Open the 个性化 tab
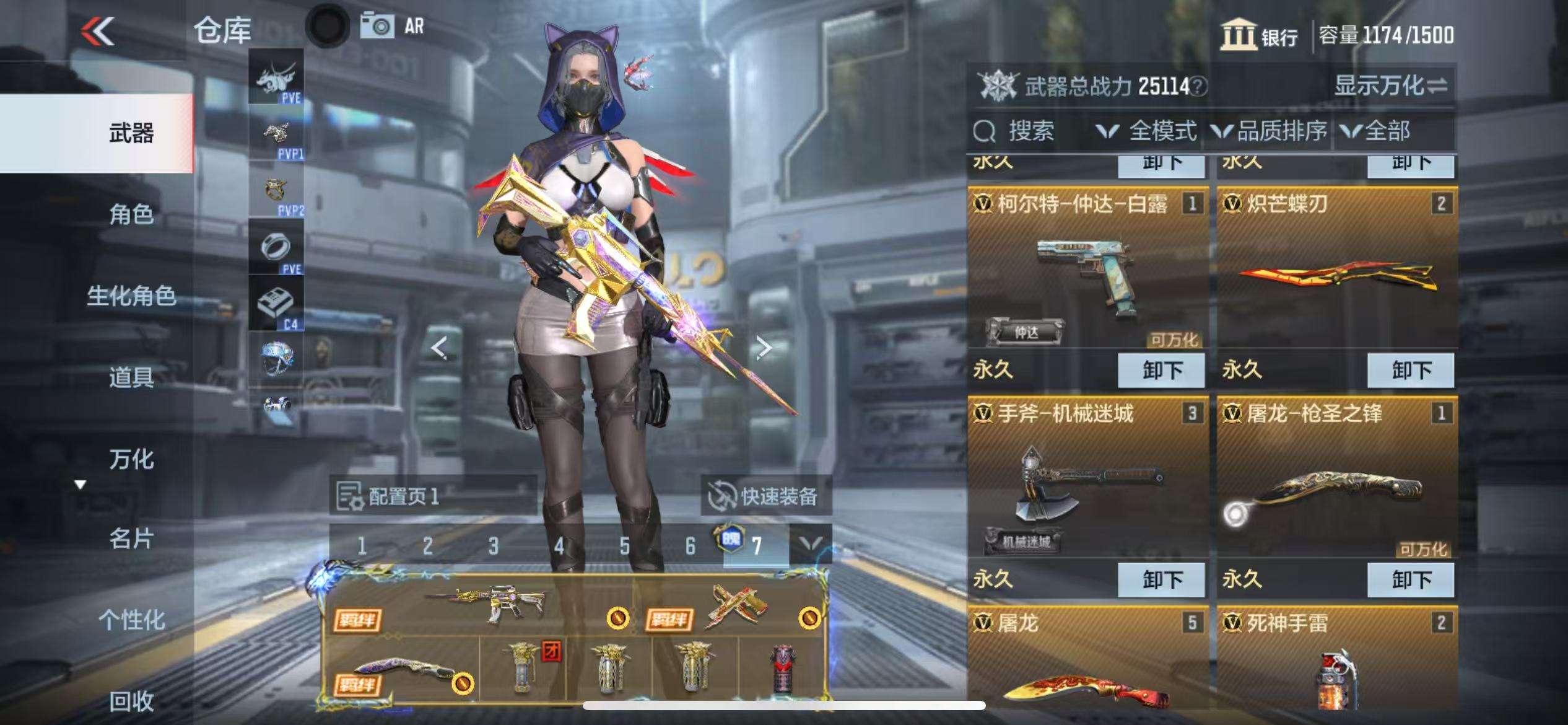This screenshot has height=725, width=1568. (131, 620)
